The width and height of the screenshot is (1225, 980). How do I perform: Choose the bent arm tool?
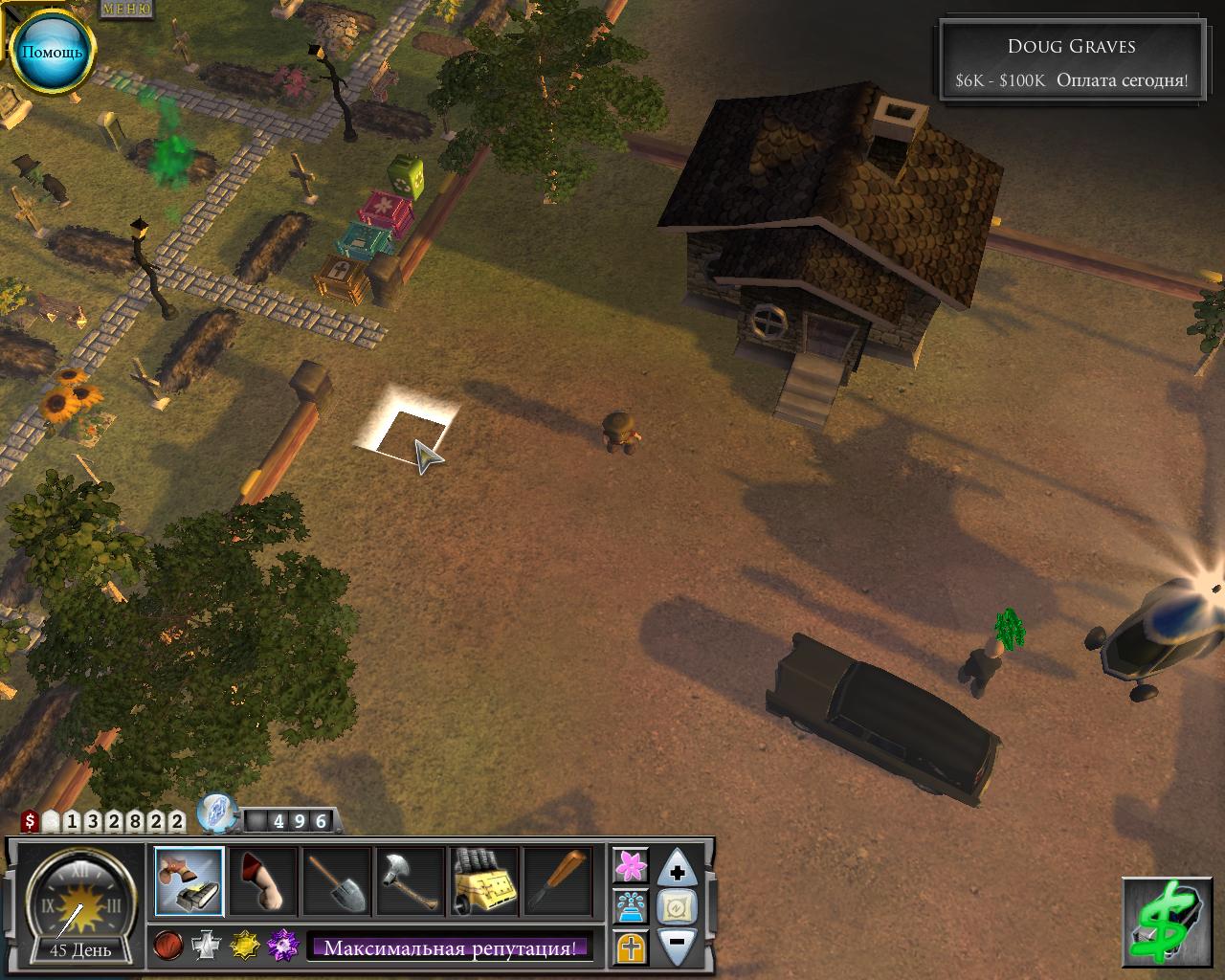(x=262, y=880)
